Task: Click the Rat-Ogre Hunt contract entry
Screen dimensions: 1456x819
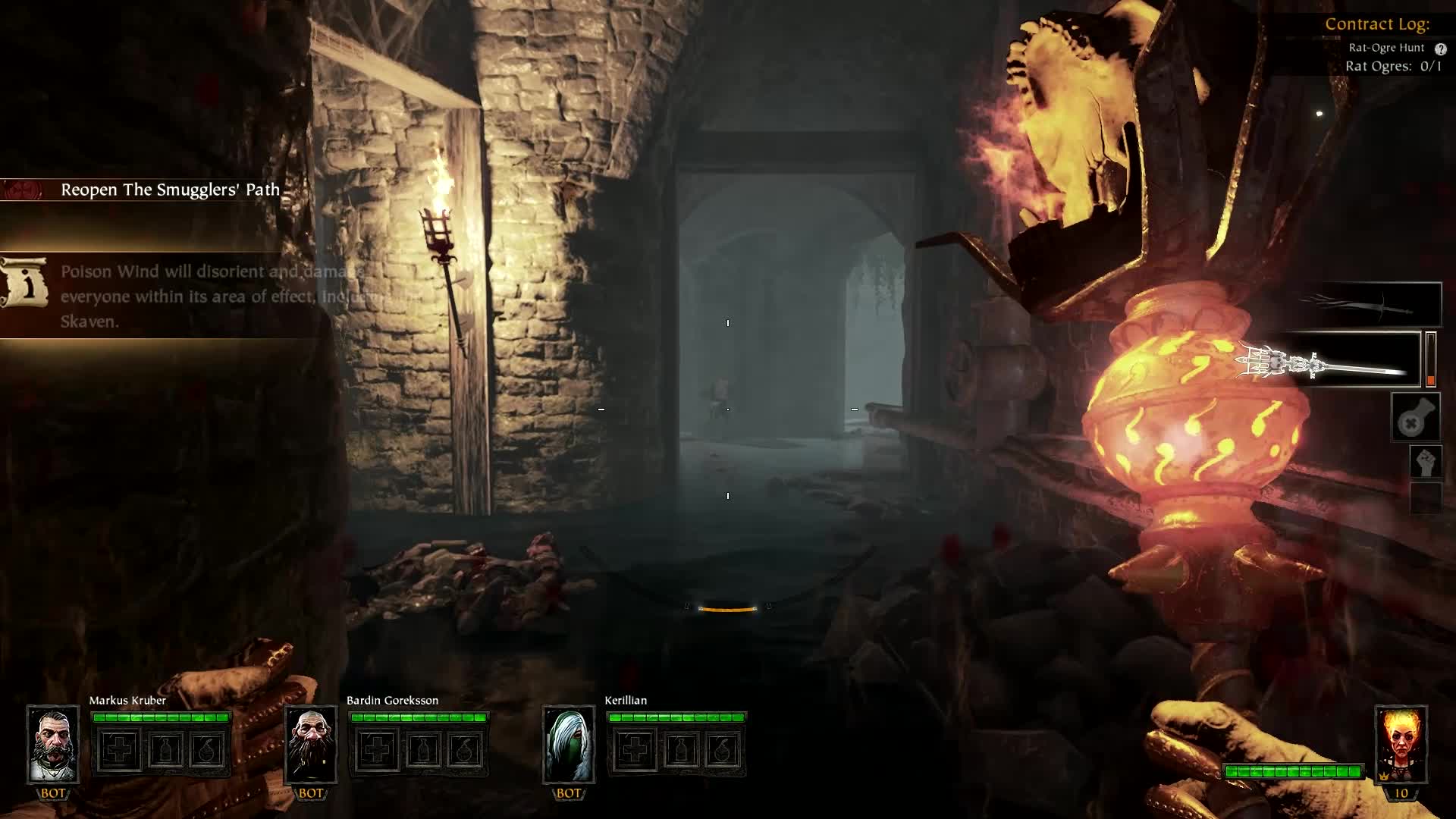Action: 1386,48
